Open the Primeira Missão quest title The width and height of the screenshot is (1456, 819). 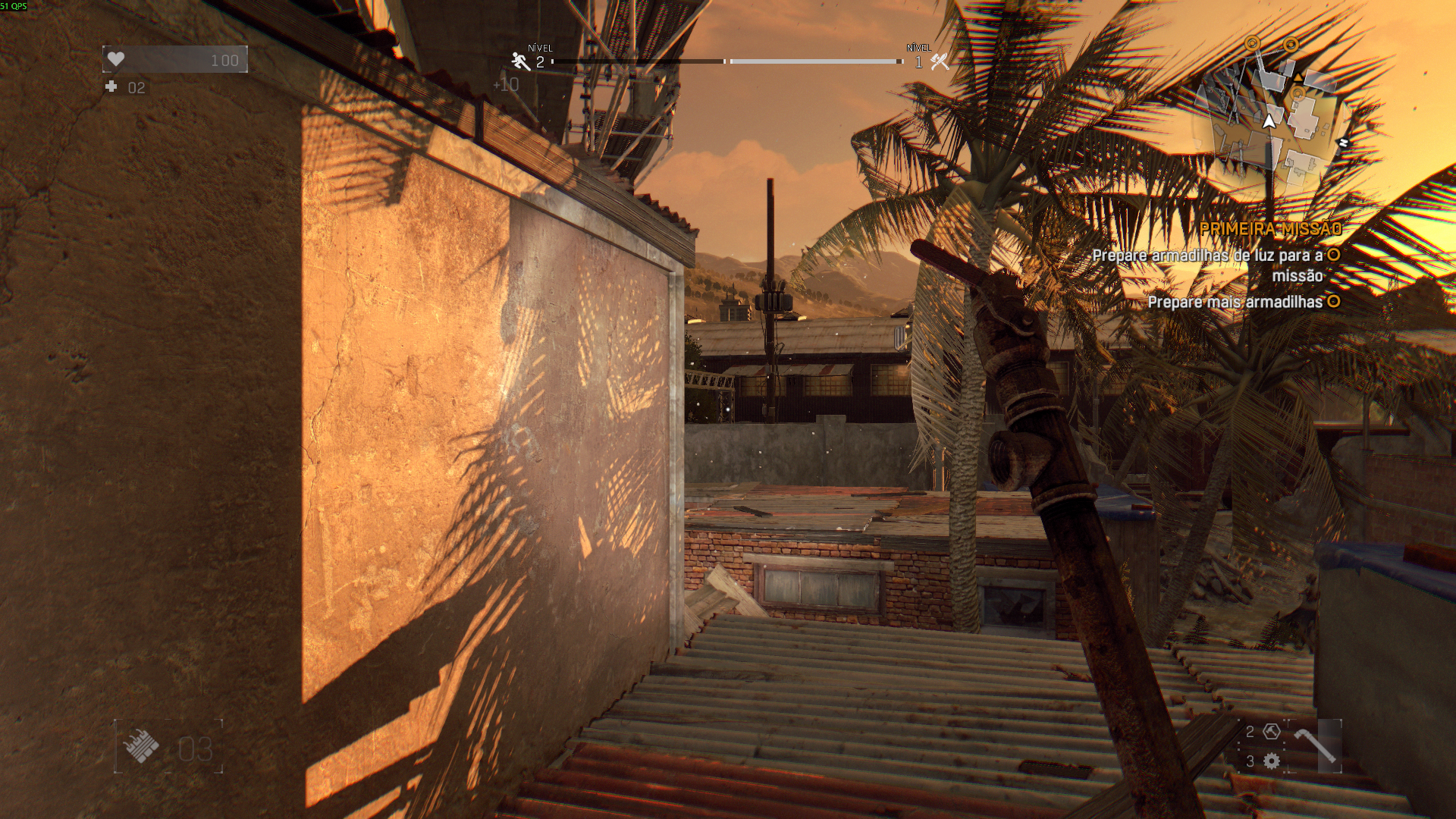point(1271,228)
